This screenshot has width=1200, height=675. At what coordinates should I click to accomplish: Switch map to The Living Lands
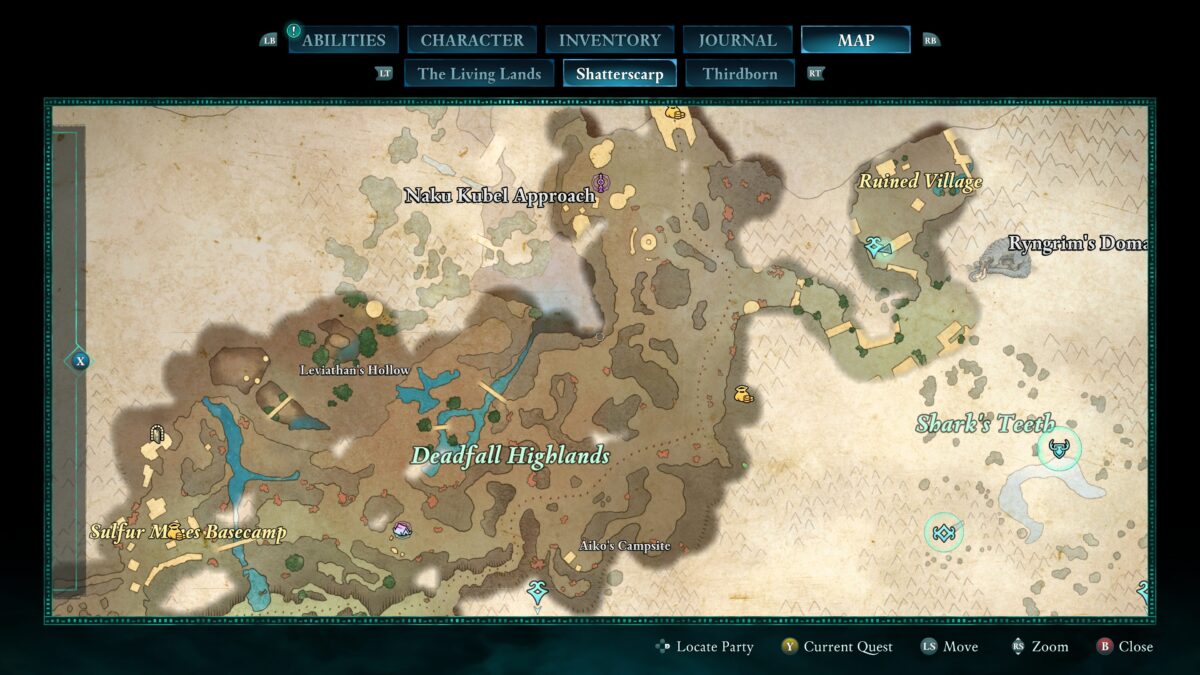pyautogui.click(x=479, y=73)
